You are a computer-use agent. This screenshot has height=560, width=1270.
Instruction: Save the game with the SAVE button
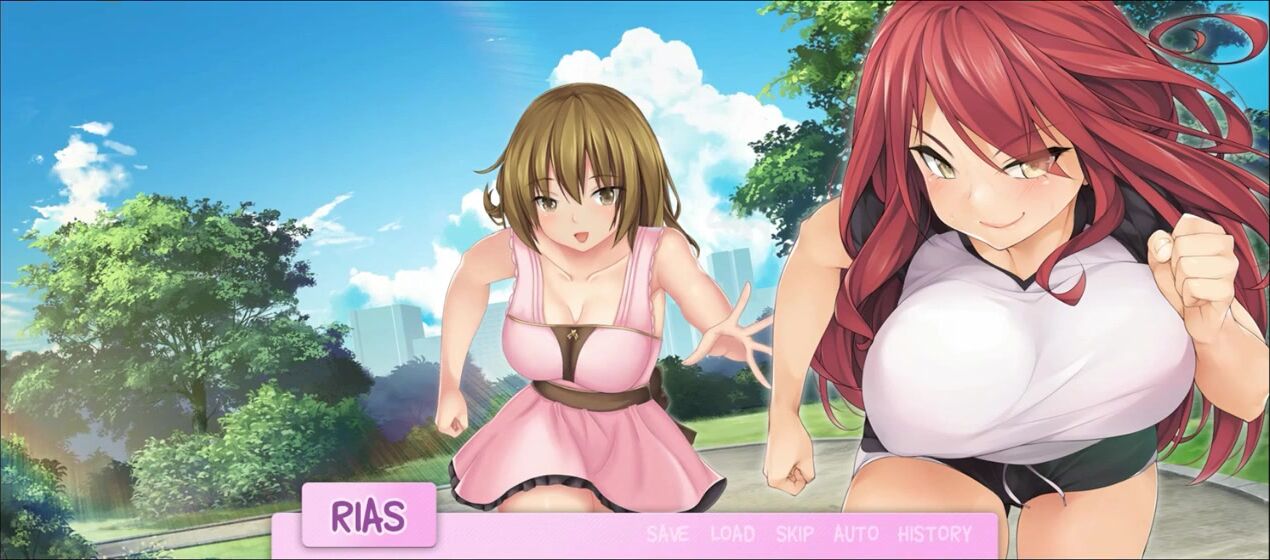667,534
